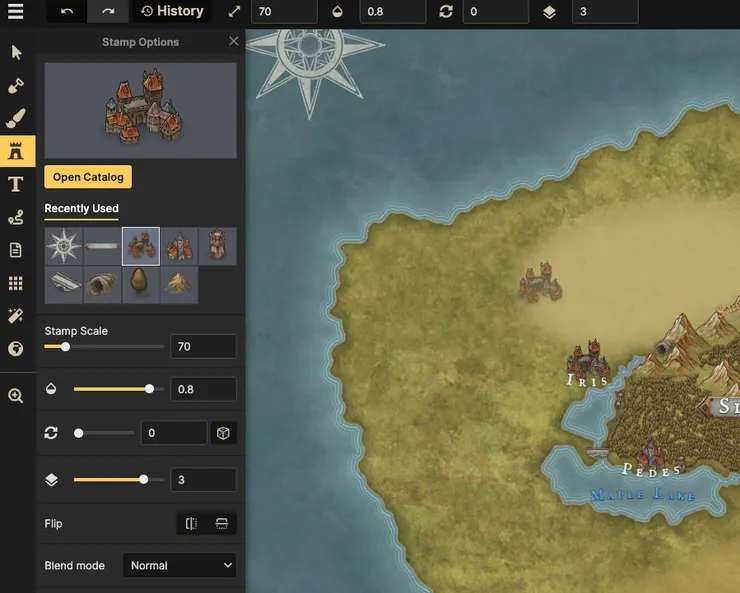Redo the last undone action

(107, 12)
